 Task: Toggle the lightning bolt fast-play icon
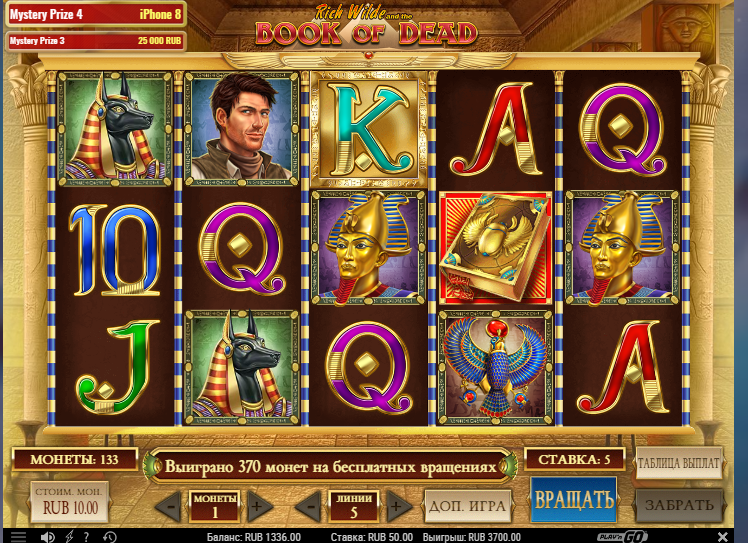(x=69, y=536)
